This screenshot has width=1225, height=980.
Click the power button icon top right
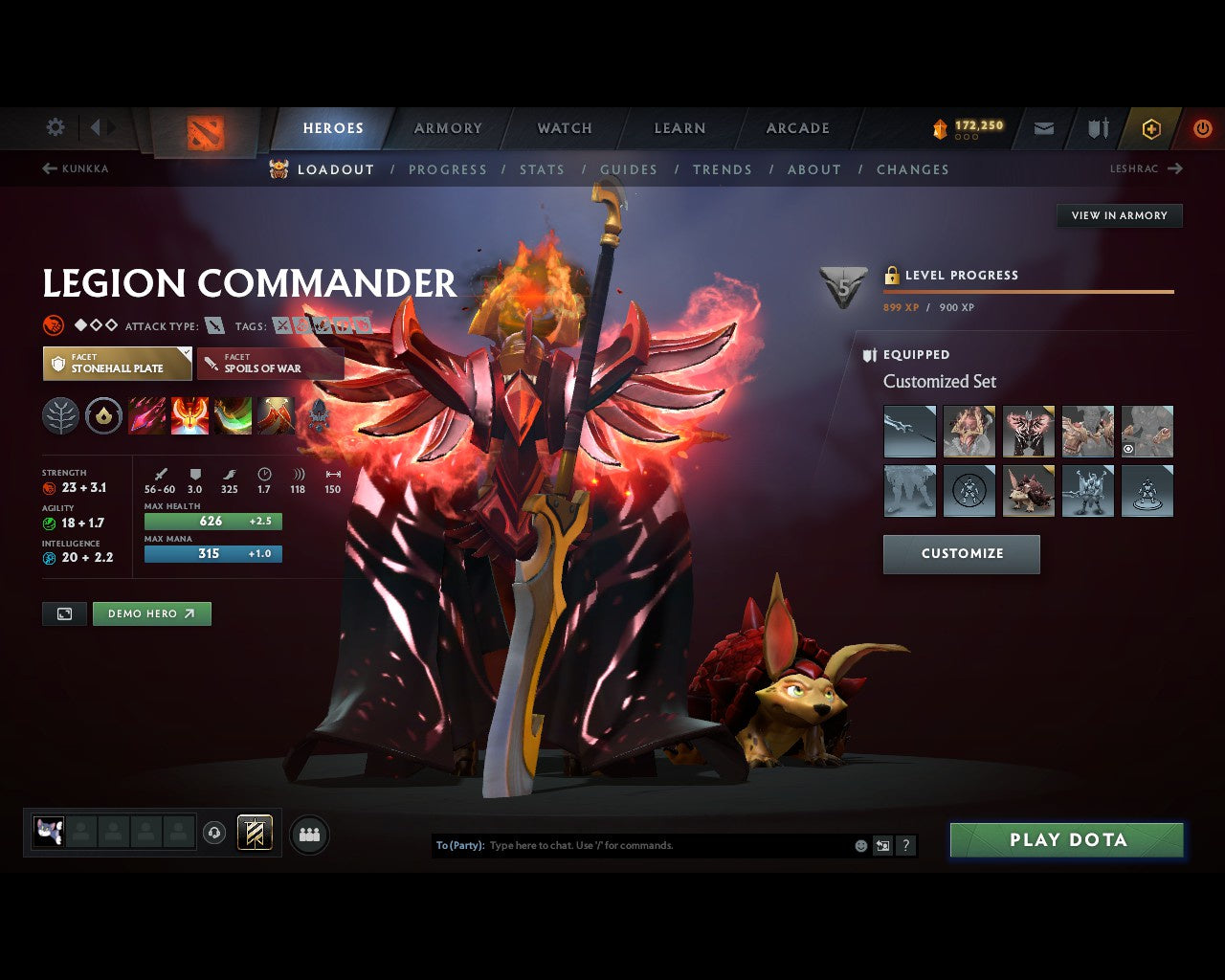pos(1203,127)
